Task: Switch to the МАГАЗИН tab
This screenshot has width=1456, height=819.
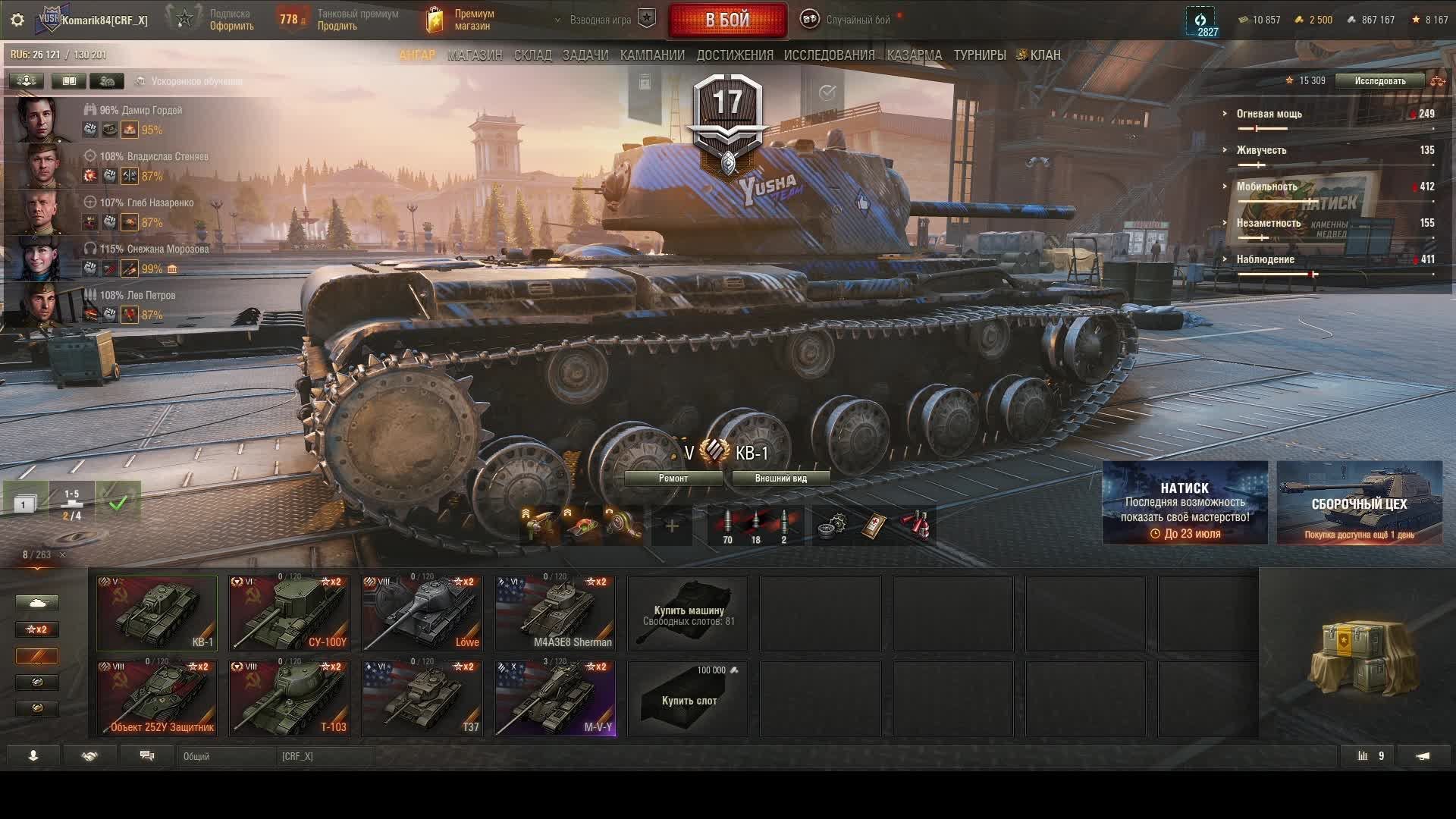Action: coord(475,55)
